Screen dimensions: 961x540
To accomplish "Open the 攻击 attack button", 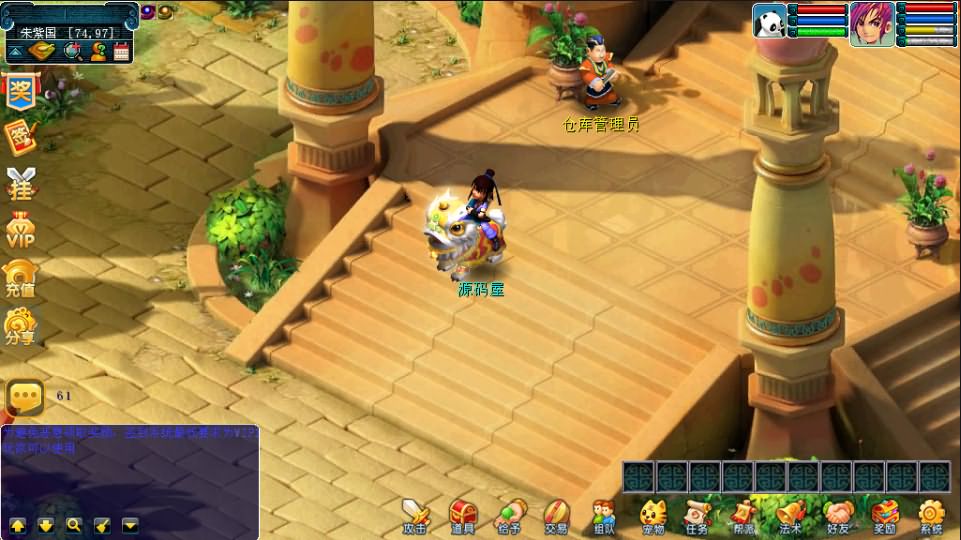I will pyautogui.click(x=415, y=516).
